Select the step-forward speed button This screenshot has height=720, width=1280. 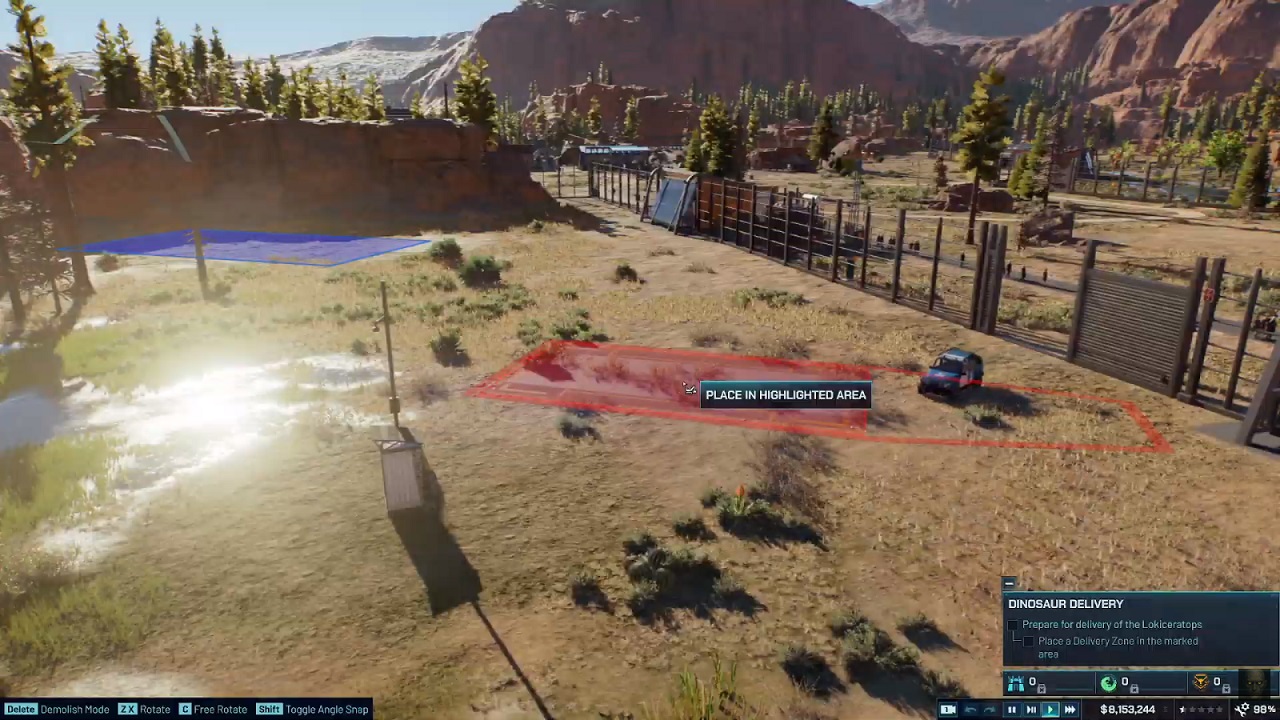click(1031, 710)
